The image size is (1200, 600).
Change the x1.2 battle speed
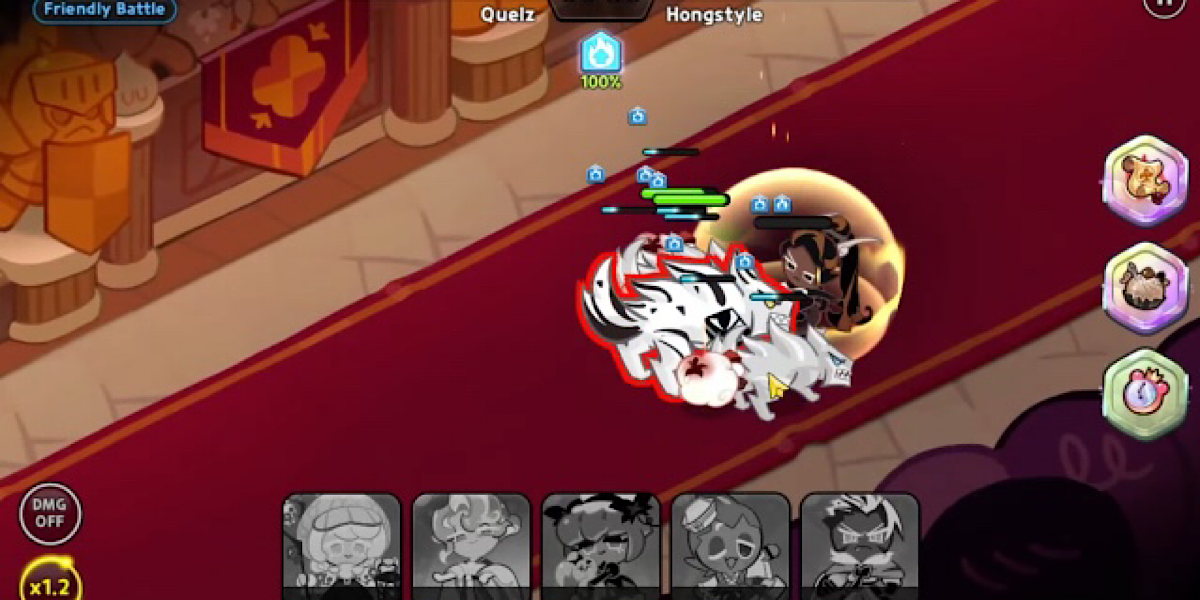[49, 584]
